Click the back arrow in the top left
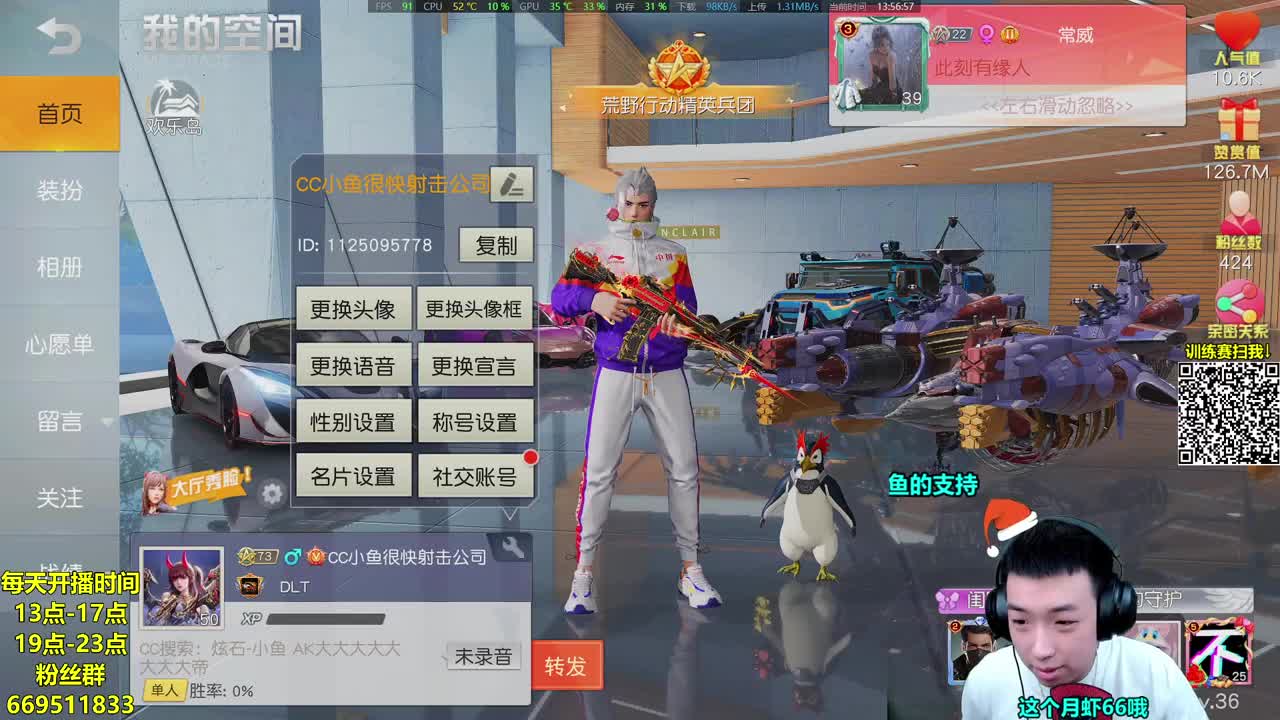This screenshot has width=1280, height=720. [60, 36]
